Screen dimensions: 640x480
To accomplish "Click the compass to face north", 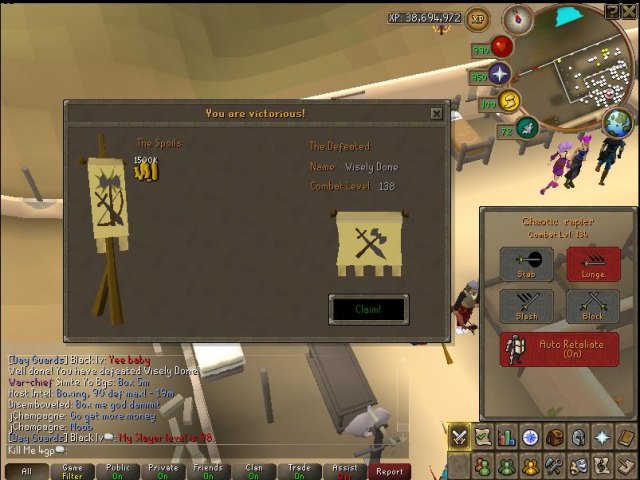I will click(x=518, y=18).
